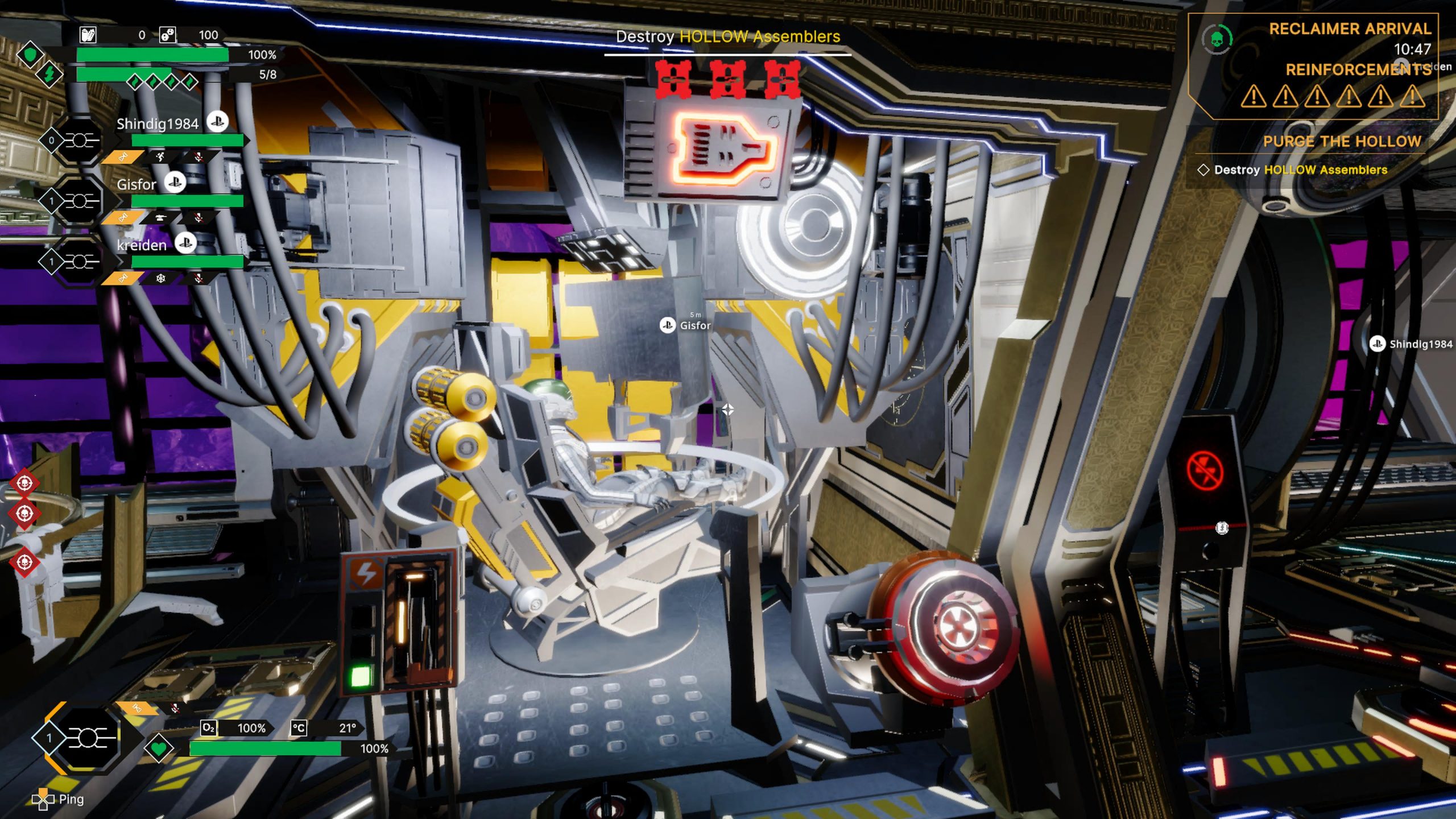Screen dimensions: 1456x819
Task: Select your own class hexagon badge
Action: 88,738
